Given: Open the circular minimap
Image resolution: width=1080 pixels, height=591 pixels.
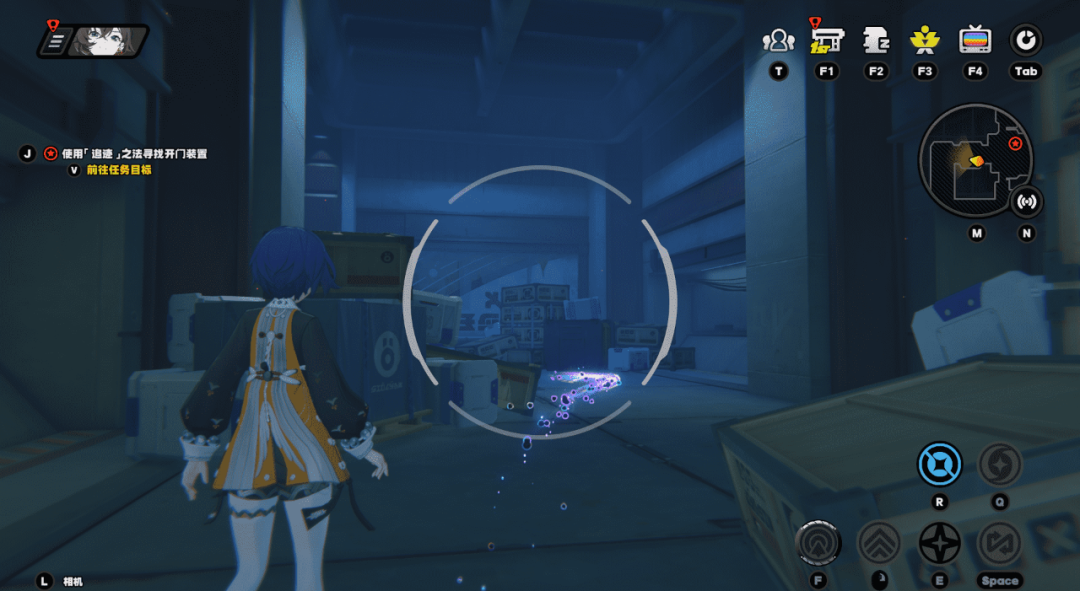Looking at the screenshot, I should [x=974, y=161].
